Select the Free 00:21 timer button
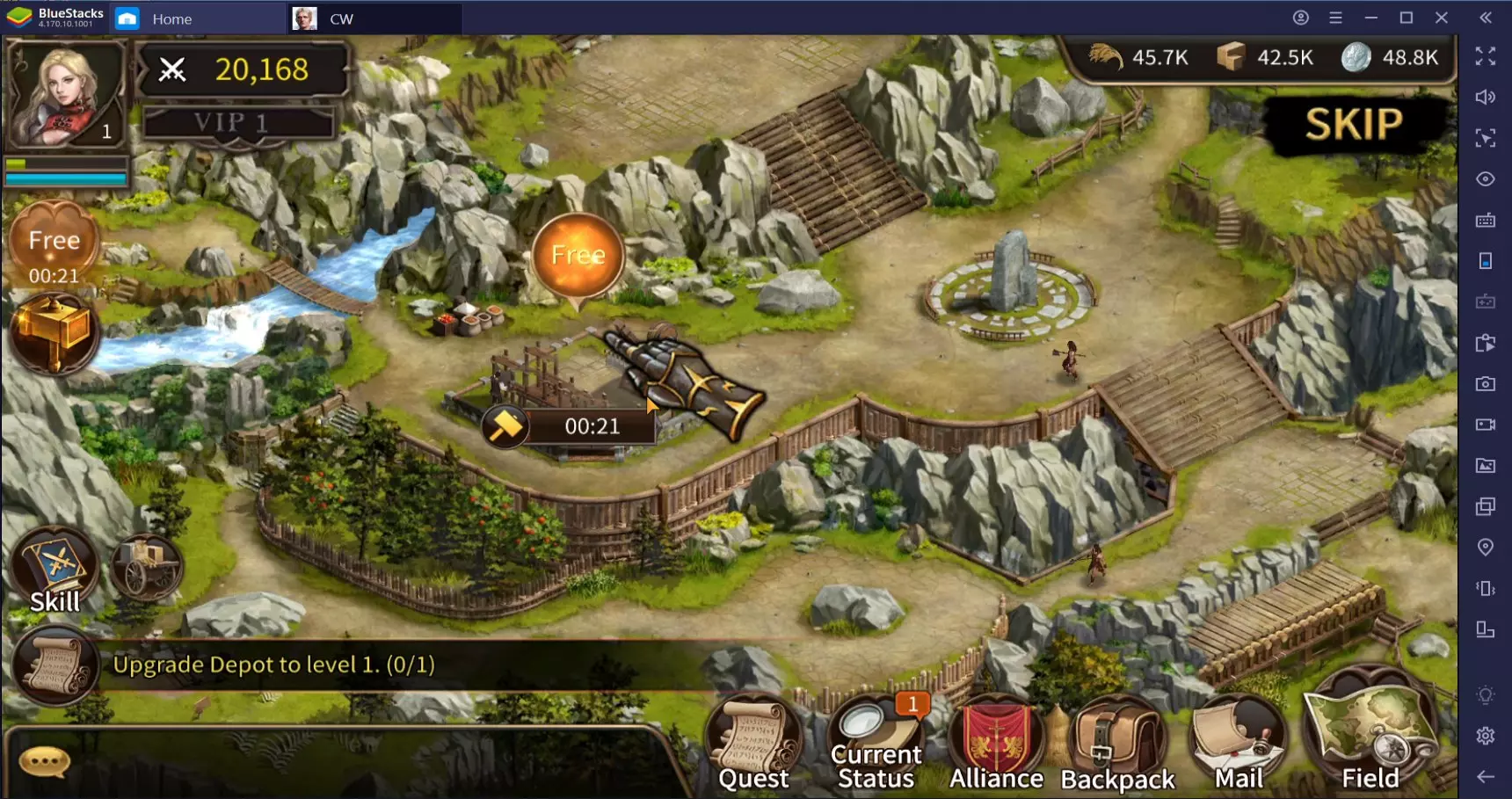 [54, 249]
